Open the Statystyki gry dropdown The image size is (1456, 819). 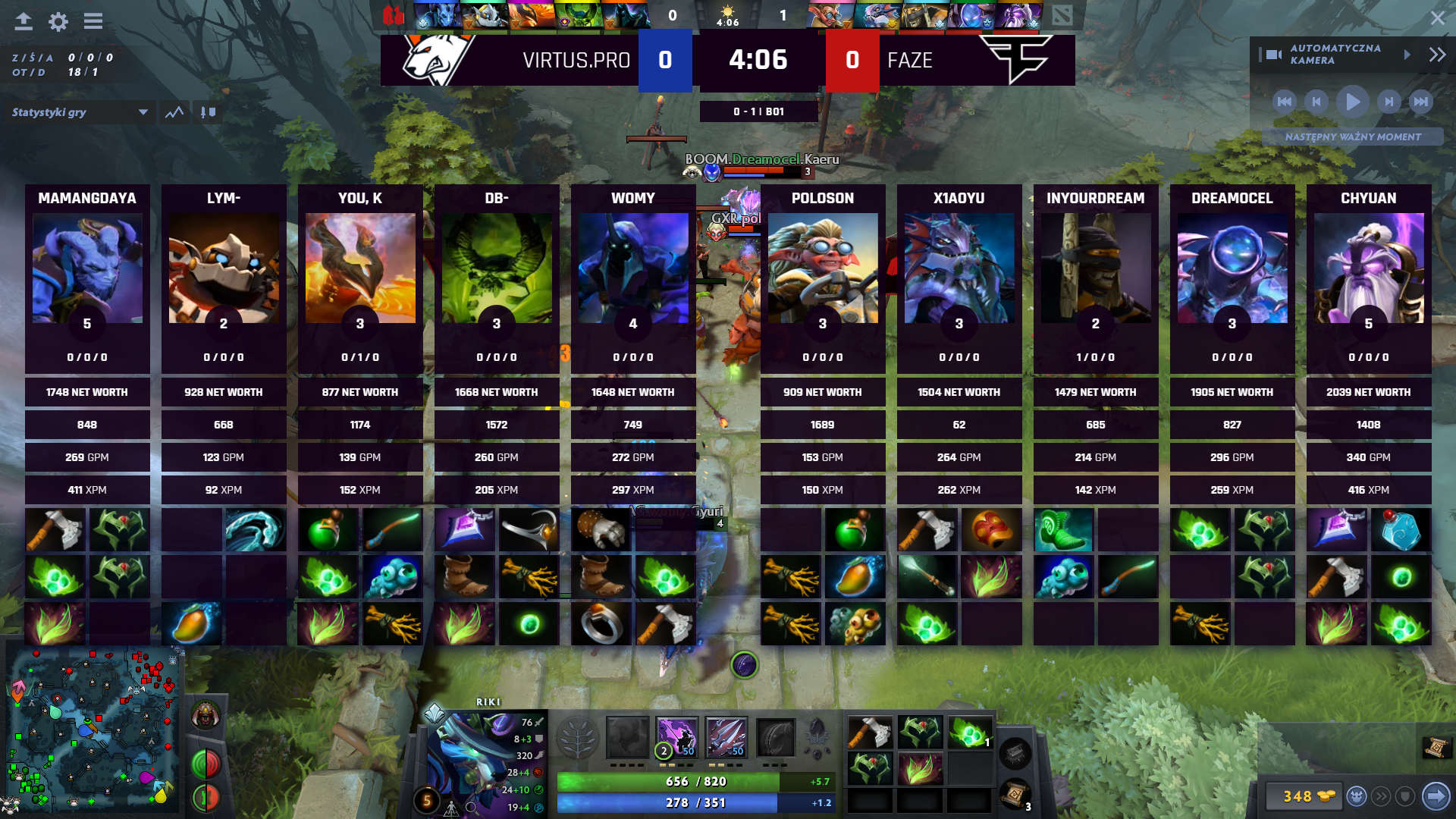[79, 112]
